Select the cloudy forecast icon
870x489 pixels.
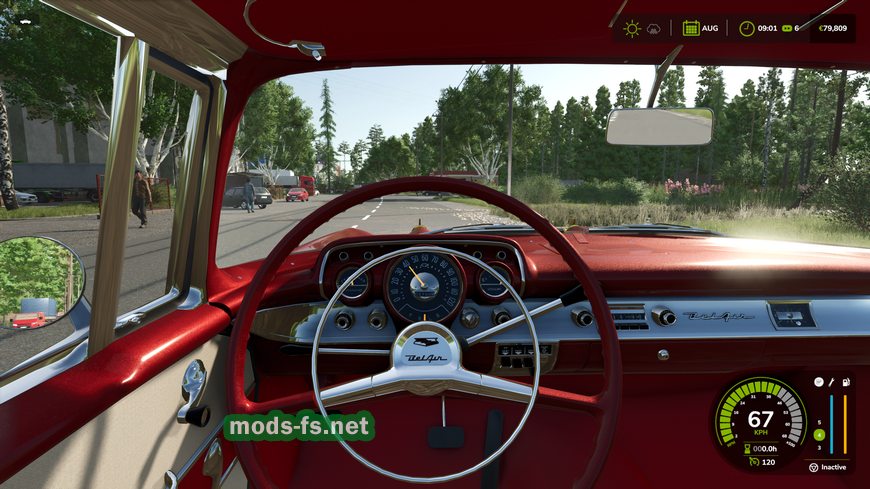pos(655,28)
